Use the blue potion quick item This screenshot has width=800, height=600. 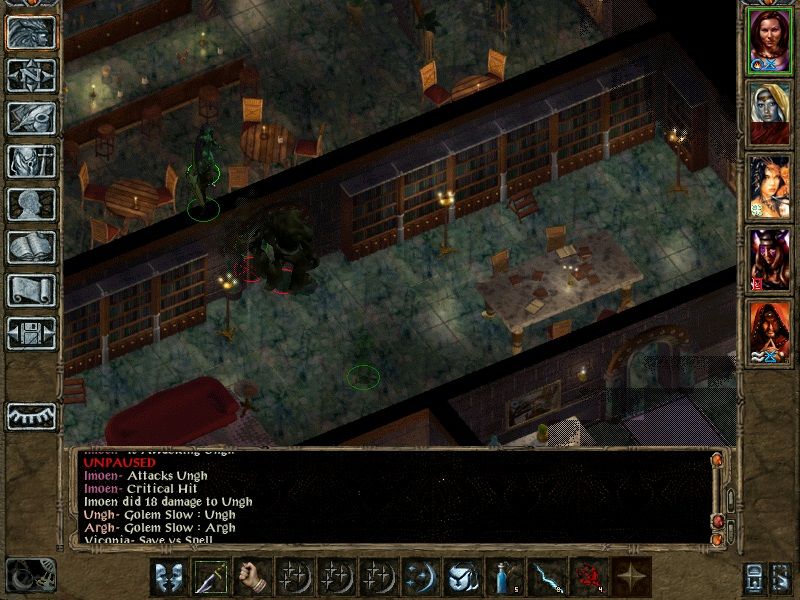pos(503,579)
